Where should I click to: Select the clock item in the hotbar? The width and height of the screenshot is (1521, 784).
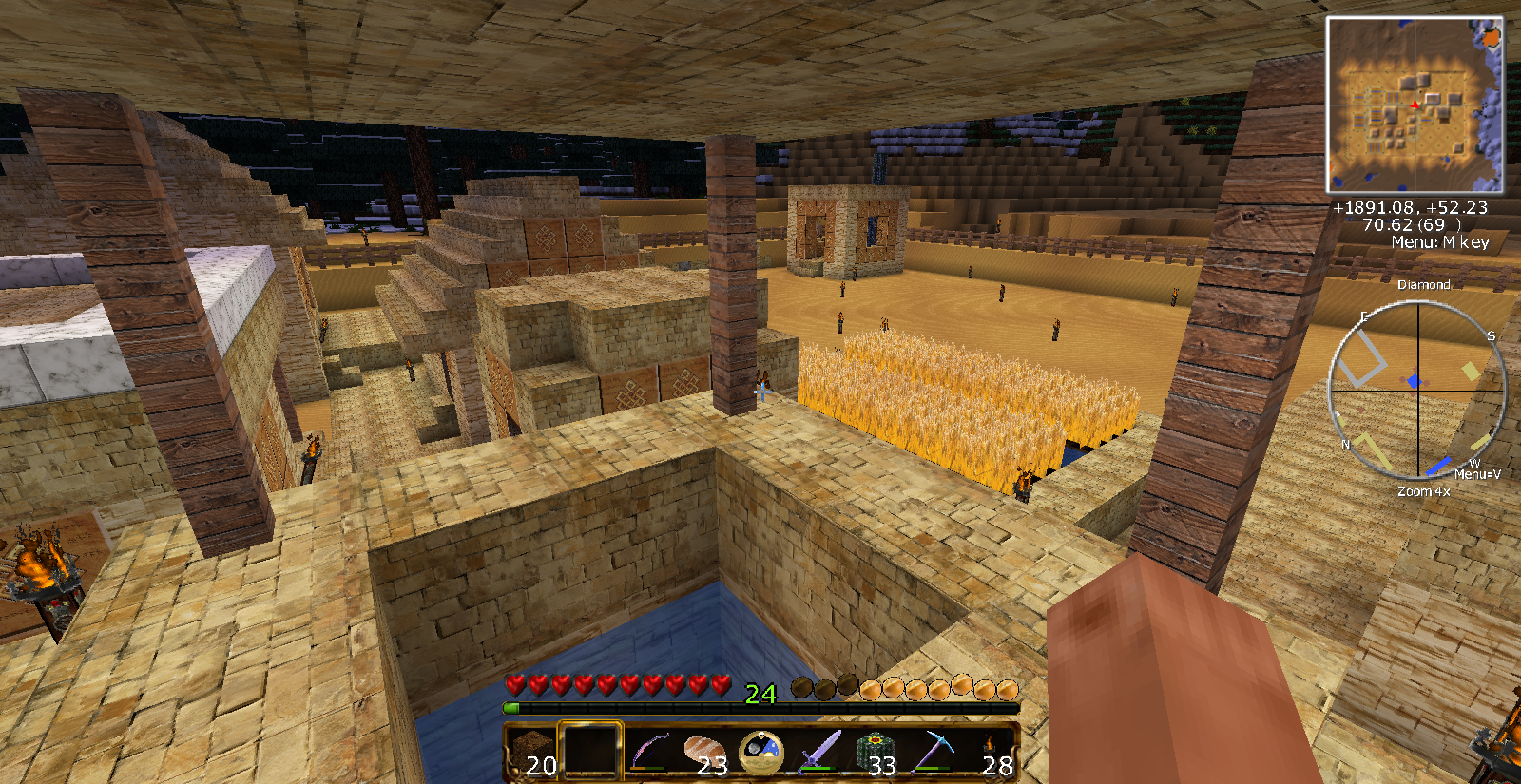pyautogui.click(x=761, y=751)
